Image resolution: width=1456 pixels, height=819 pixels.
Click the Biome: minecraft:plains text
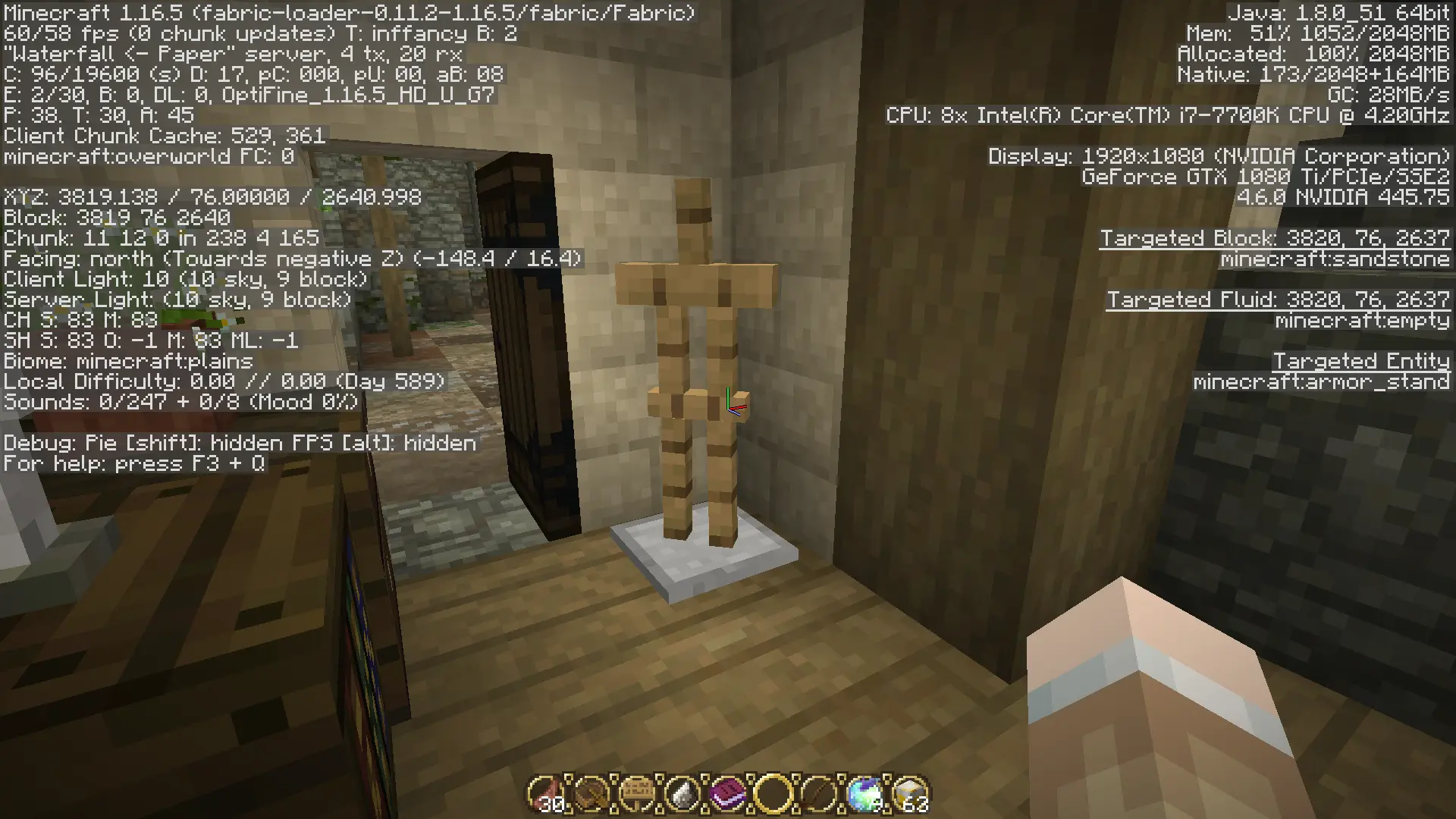127,361
